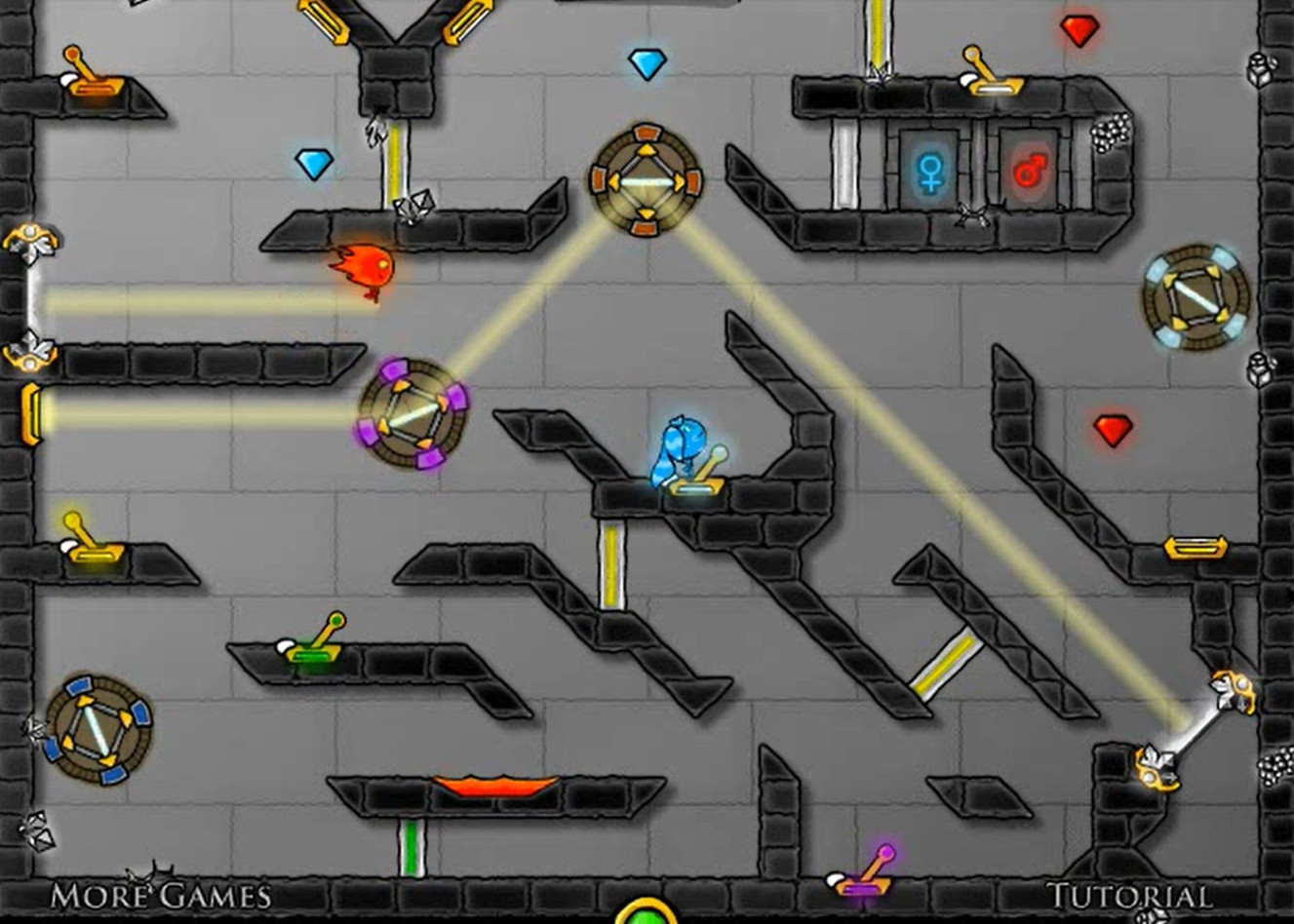Click the green oval indicator at bottom center
The height and width of the screenshot is (924, 1294).
coord(647,918)
